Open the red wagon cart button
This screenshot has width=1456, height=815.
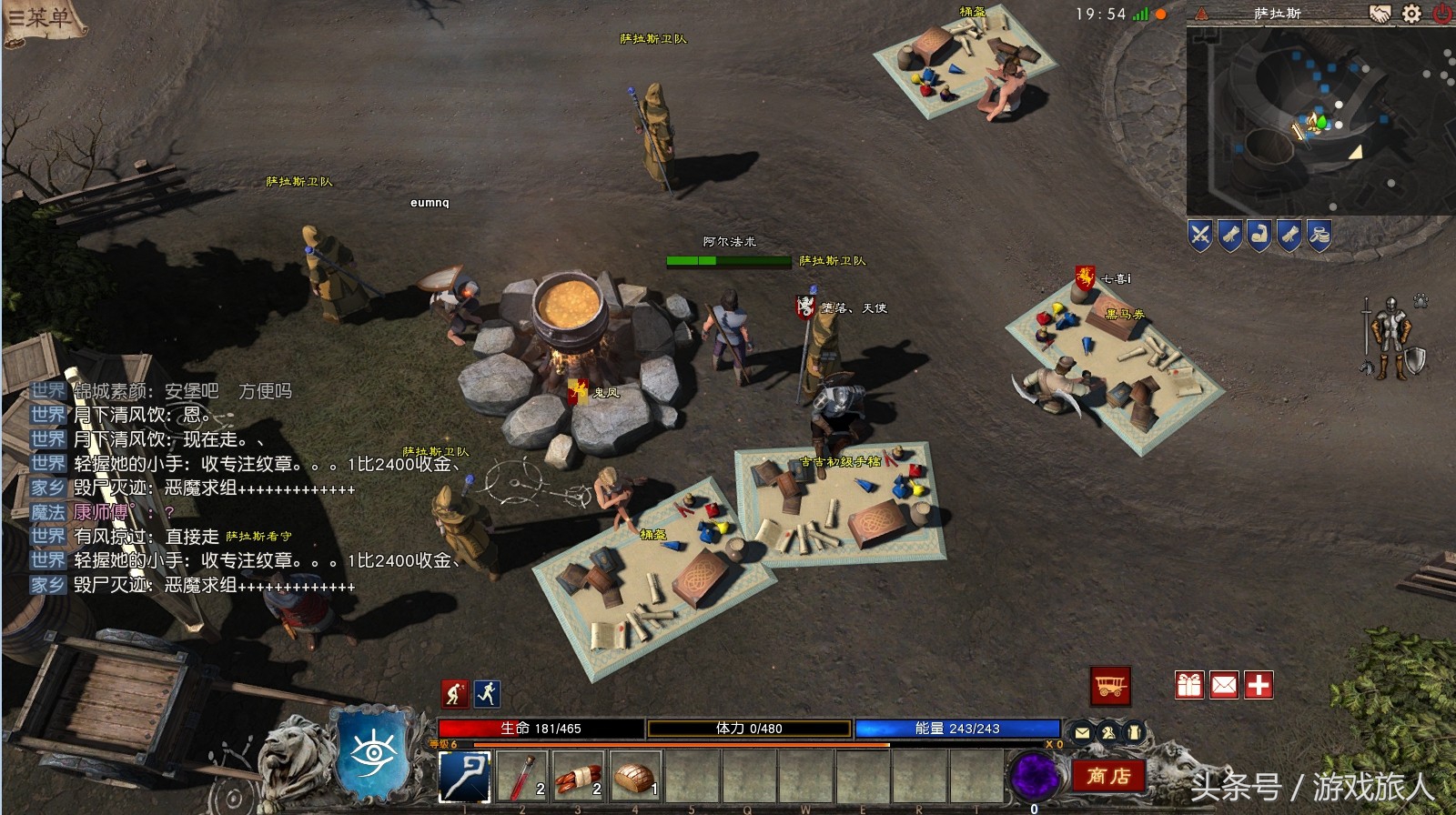[x=1110, y=686]
